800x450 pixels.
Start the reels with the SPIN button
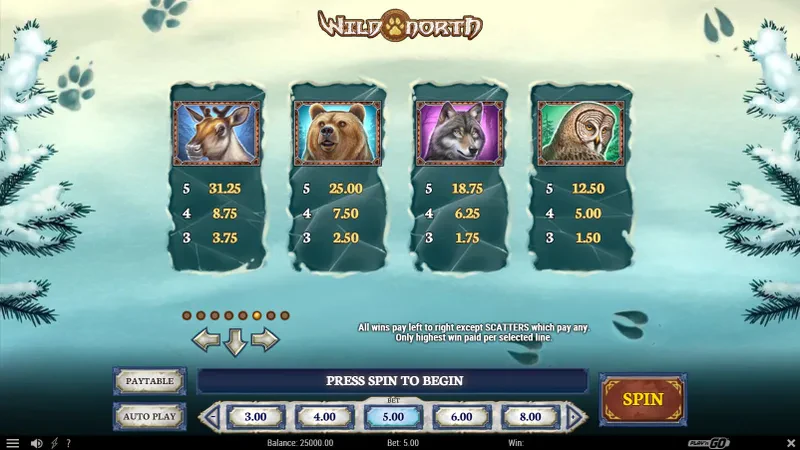coord(642,399)
